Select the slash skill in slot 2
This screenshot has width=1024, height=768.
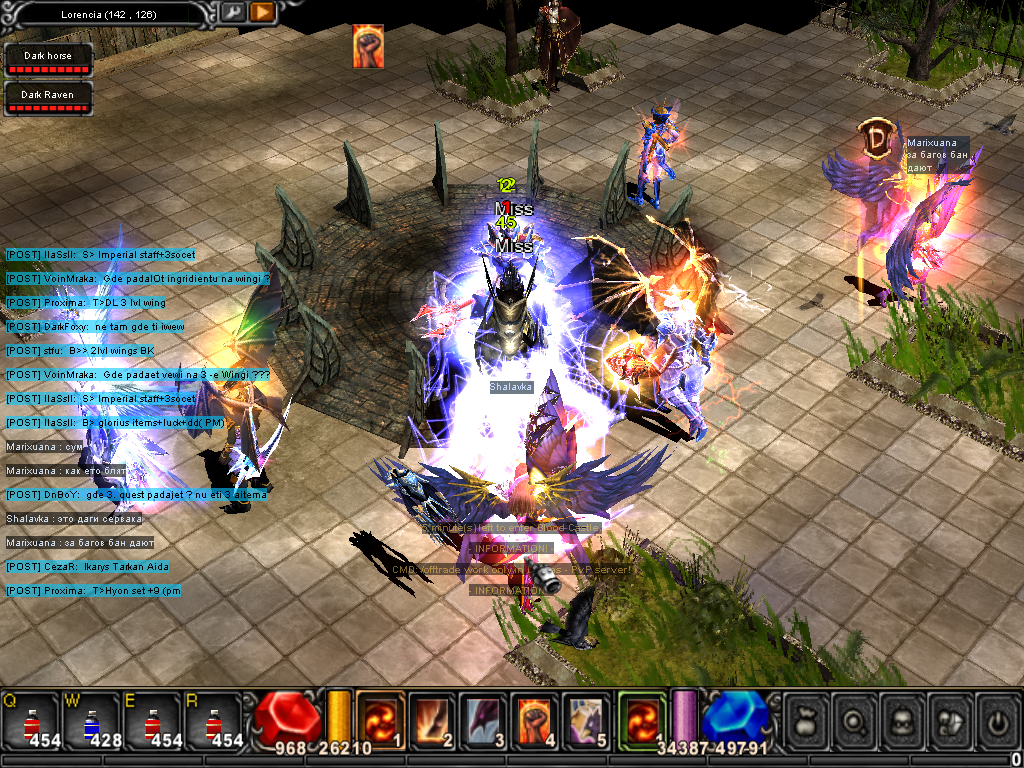432,720
